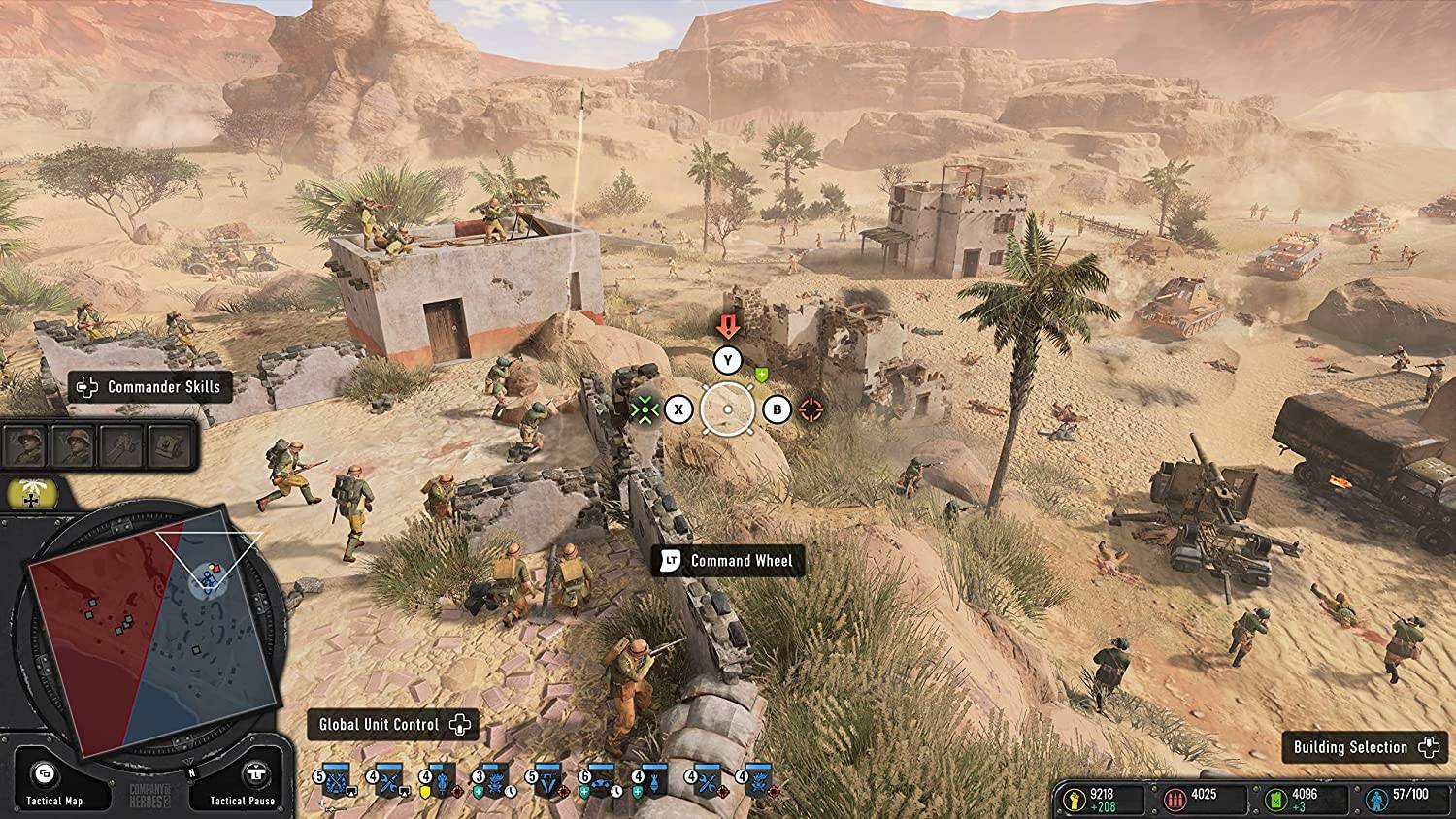Select the engineer squad with wrench icon
Image resolution: width=1456 pixels, height=819 pixels.
[390, 779]
